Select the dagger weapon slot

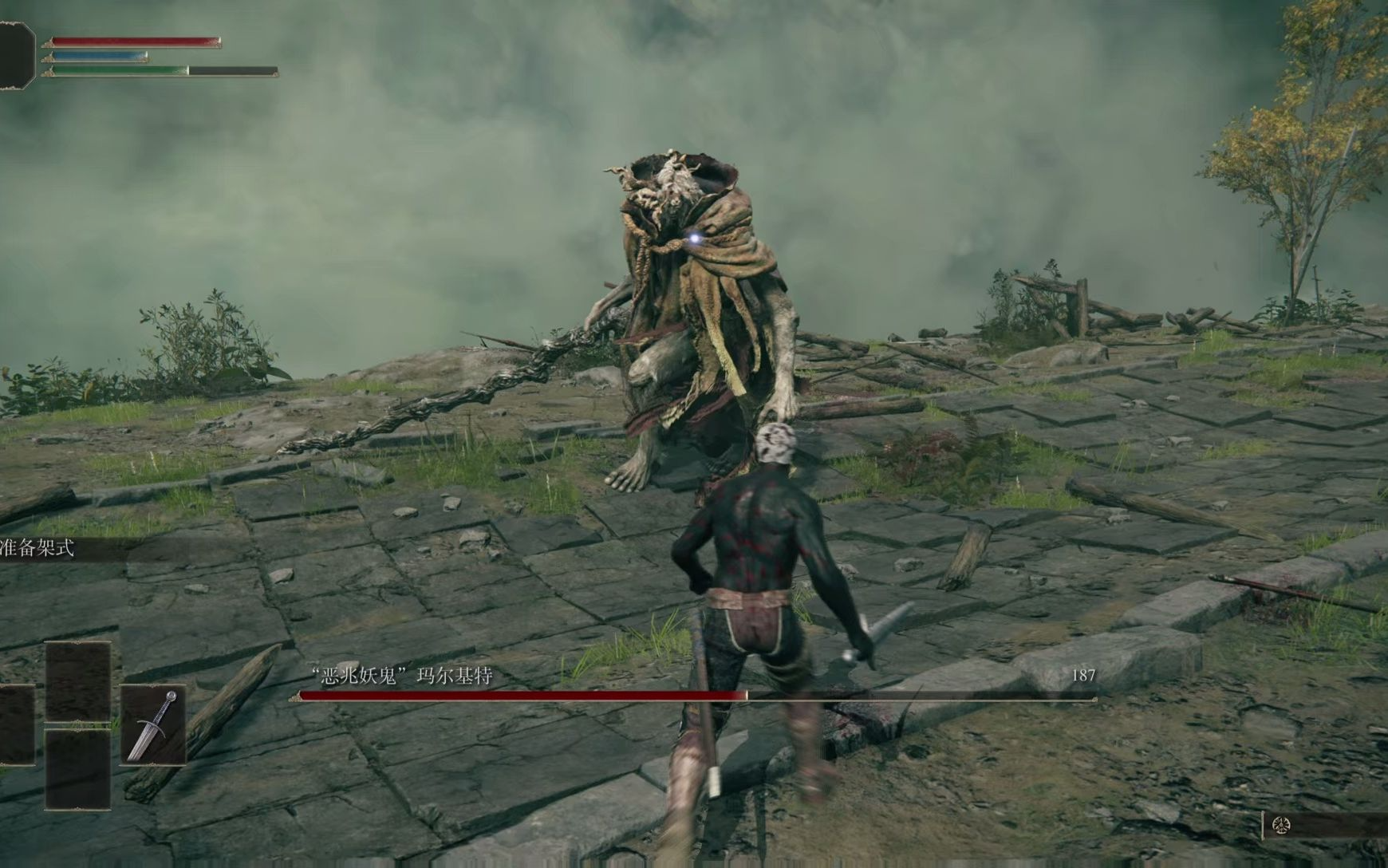pyautogui.click(x=153, y=725)
